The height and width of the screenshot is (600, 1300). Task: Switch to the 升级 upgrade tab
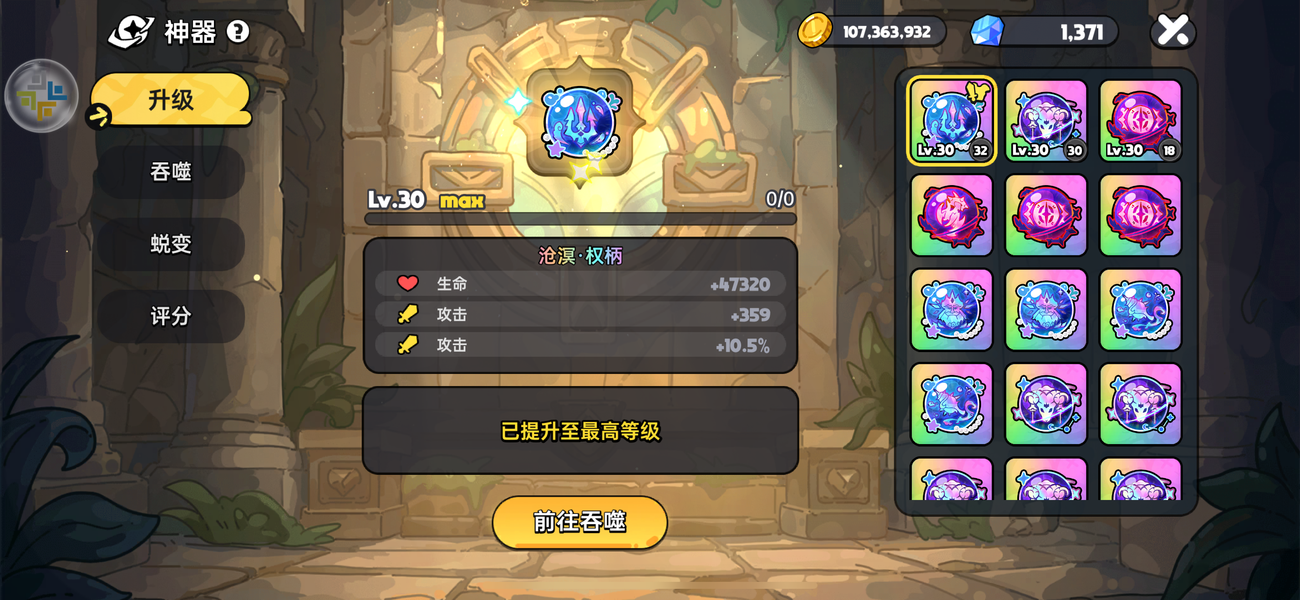(170, 100)
